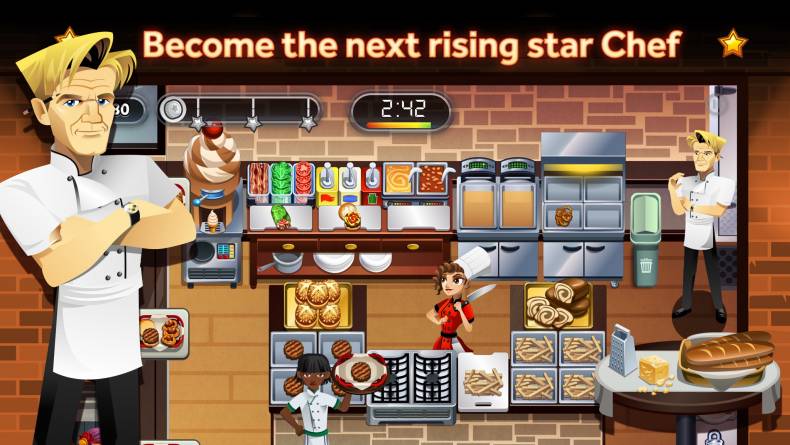
Task: Select the bacon ingredient bin
Action: coord(259,179)
